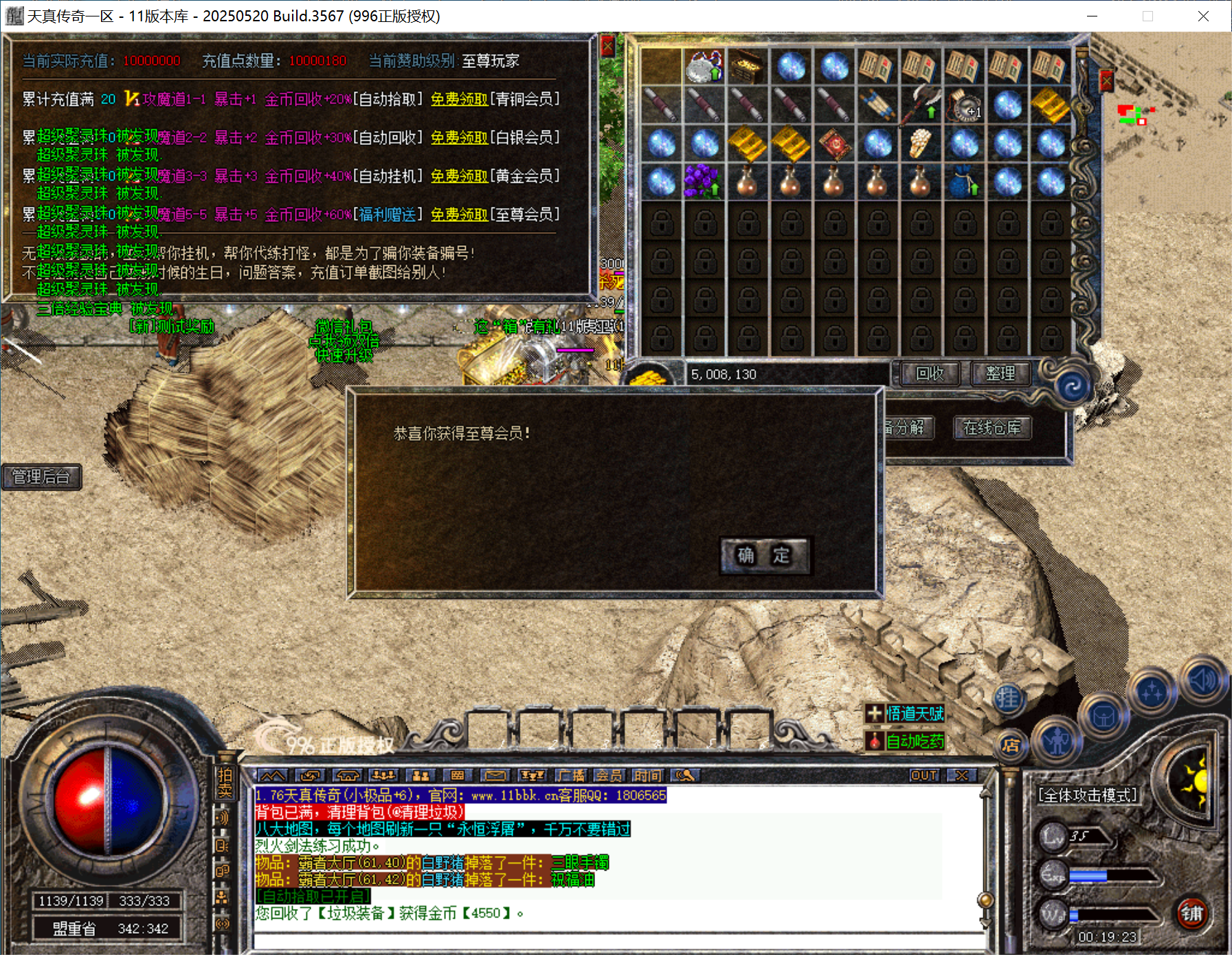Select the purple flower bouquet item
1232x955 pixels.
pyautogui.click(x=702, y=182)
